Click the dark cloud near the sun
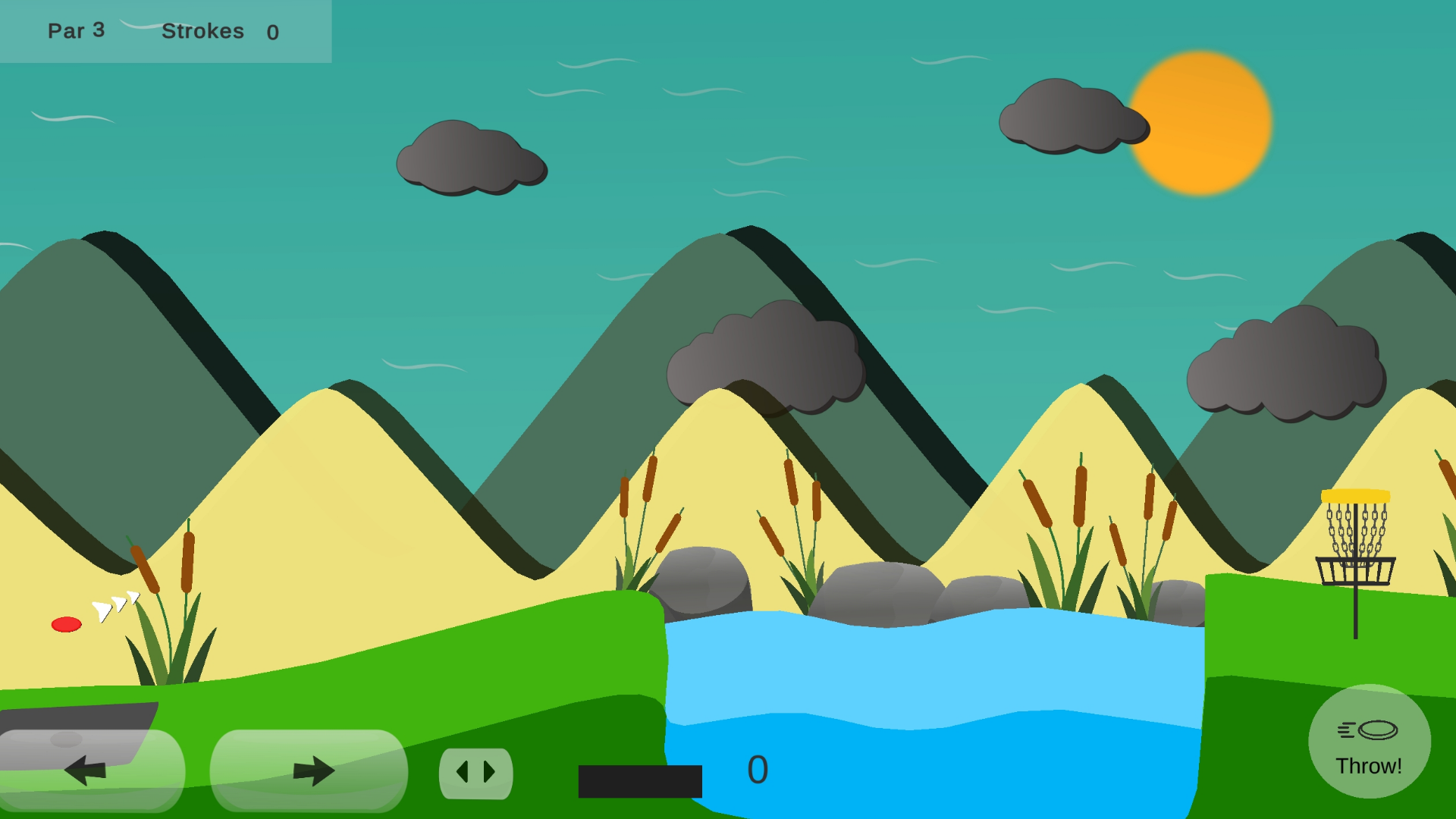 (1073, 118)
